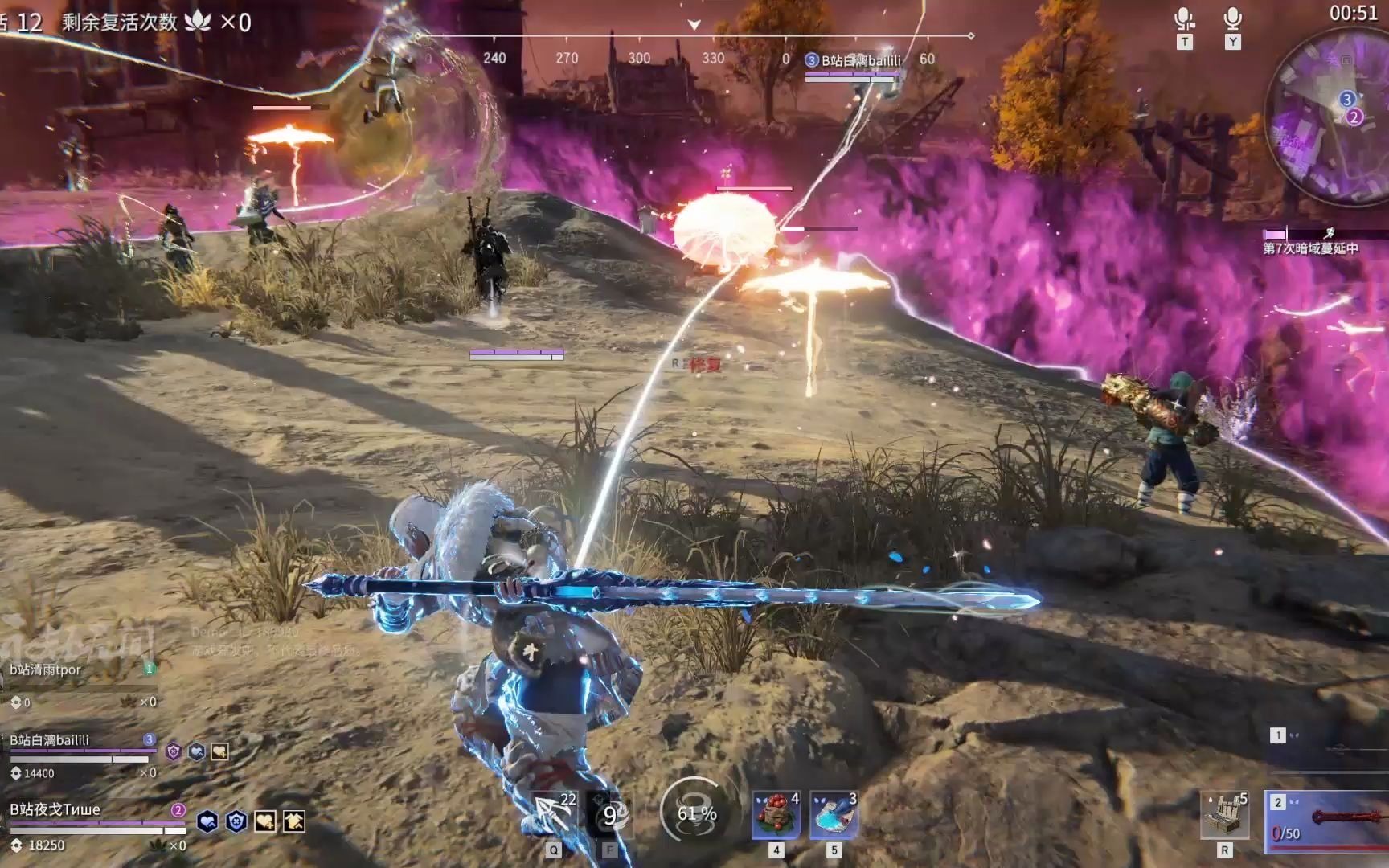Click the purple shield buff beside bailili
Viewport: 1389px width, 868px height.
[x=173, y=751]
